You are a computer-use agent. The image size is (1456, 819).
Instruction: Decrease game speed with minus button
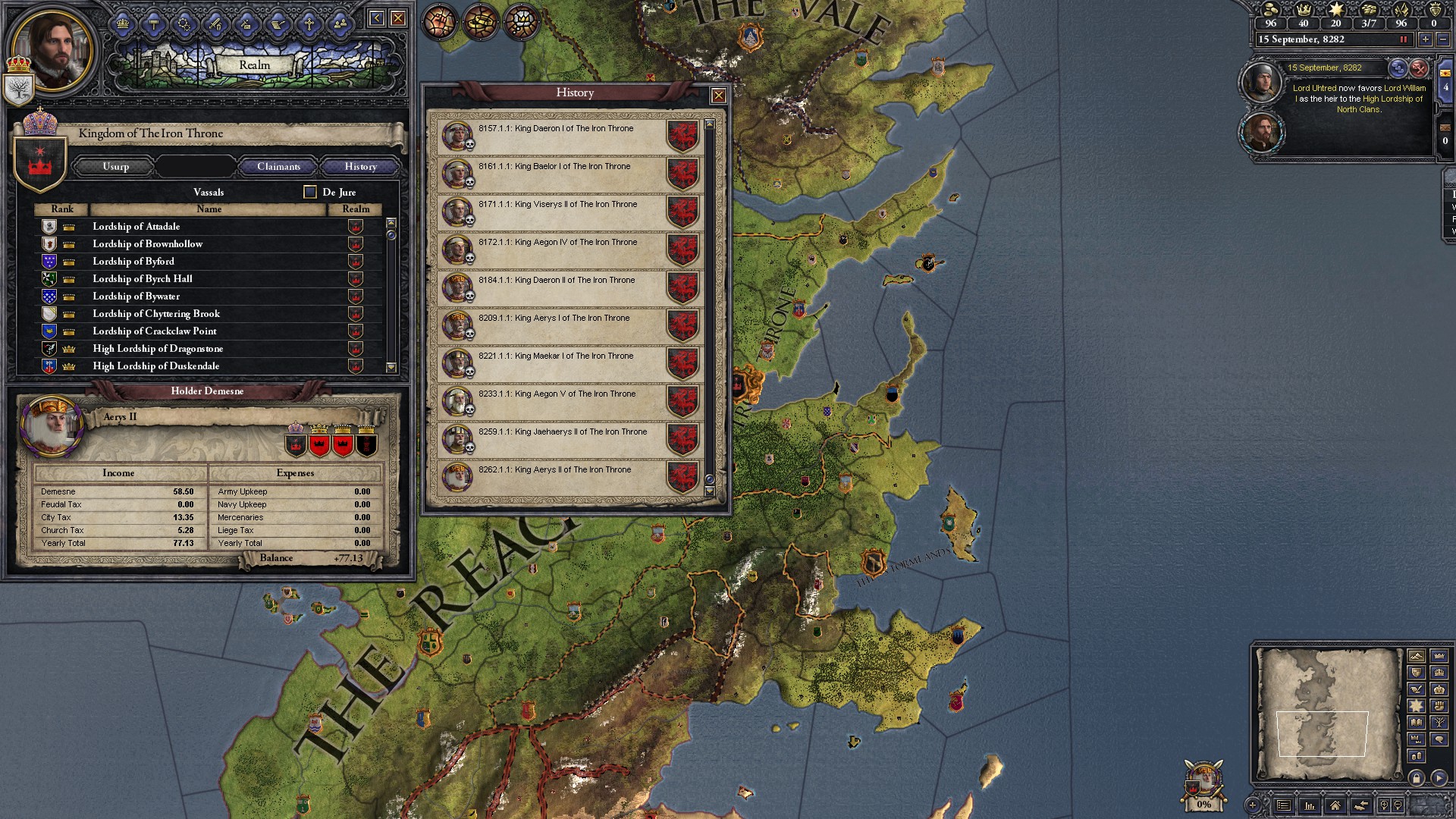pos(1442,39)
